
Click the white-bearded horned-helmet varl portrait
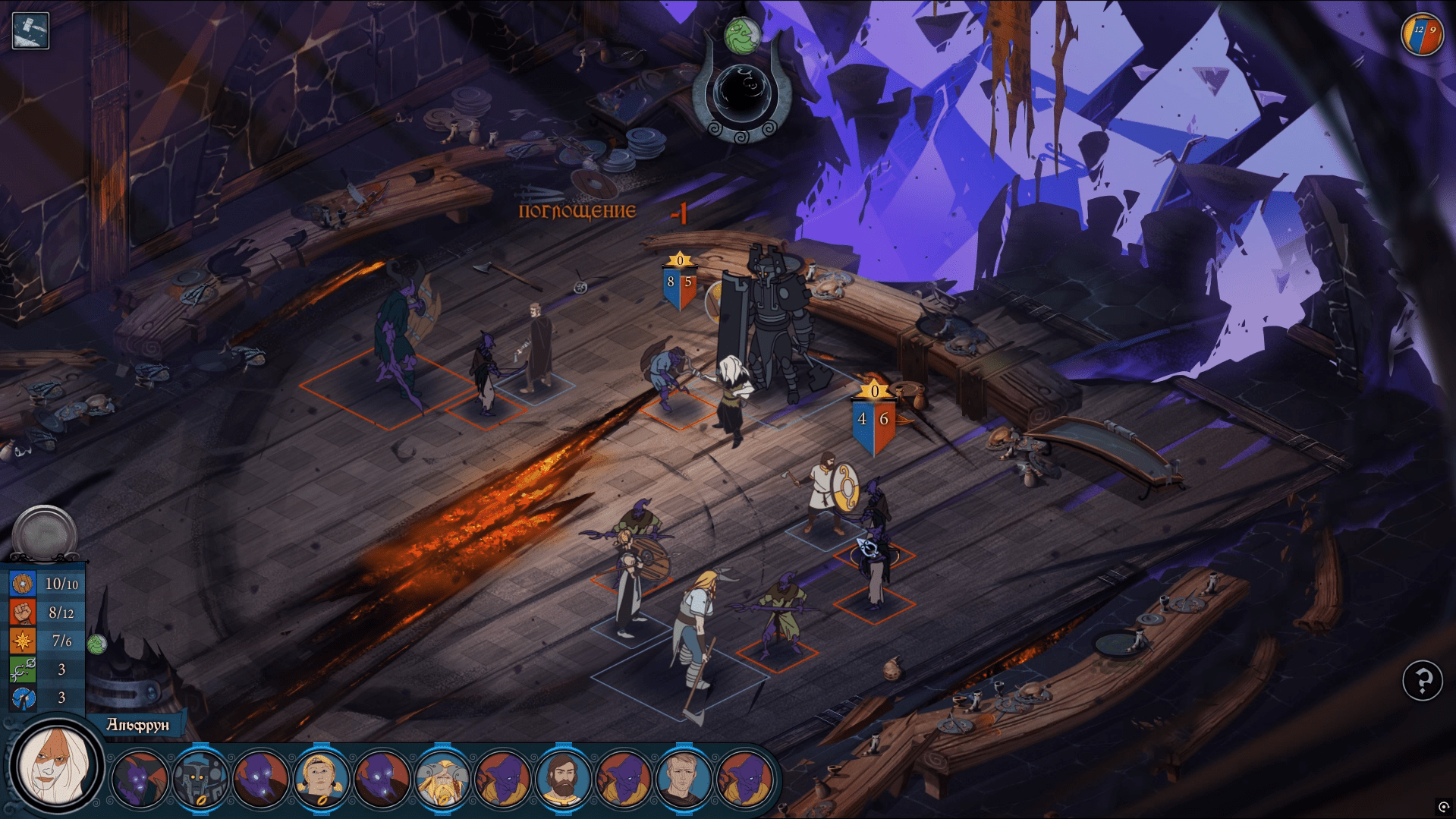click(442, 778)
